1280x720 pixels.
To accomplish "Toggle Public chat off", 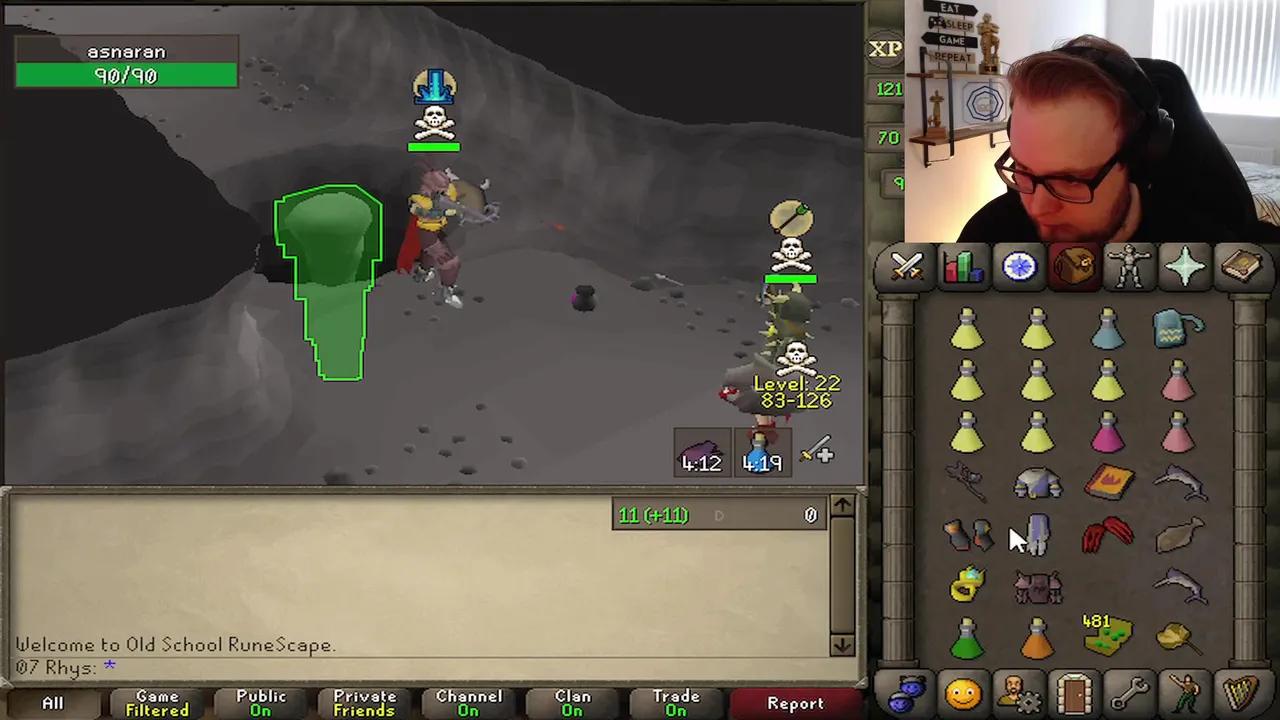I will click(x=260, y=700).
